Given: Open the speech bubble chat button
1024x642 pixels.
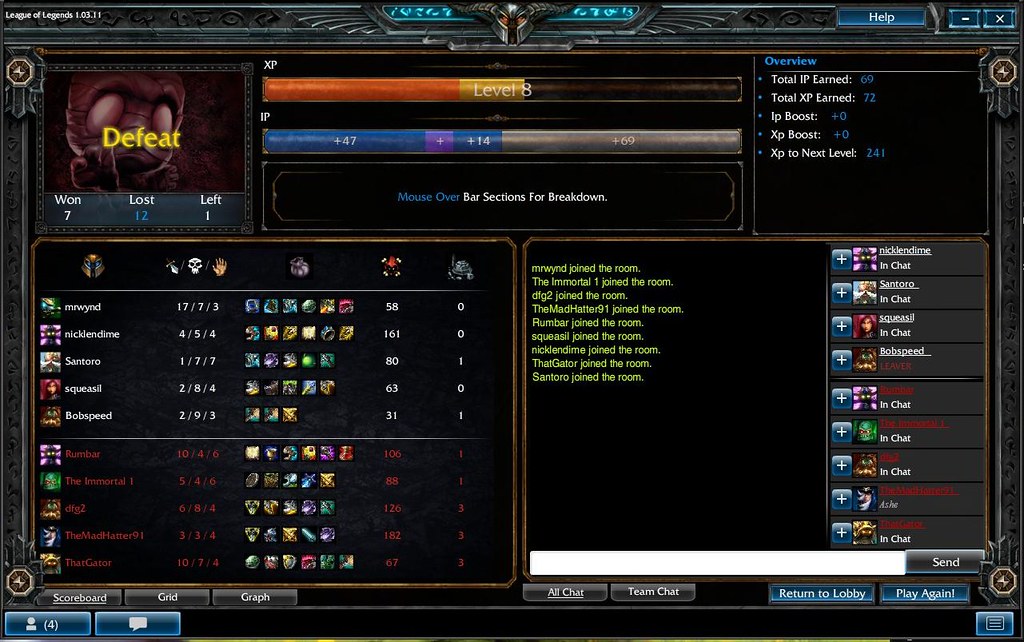Looking at the screenshot, I should coord(137,624).
